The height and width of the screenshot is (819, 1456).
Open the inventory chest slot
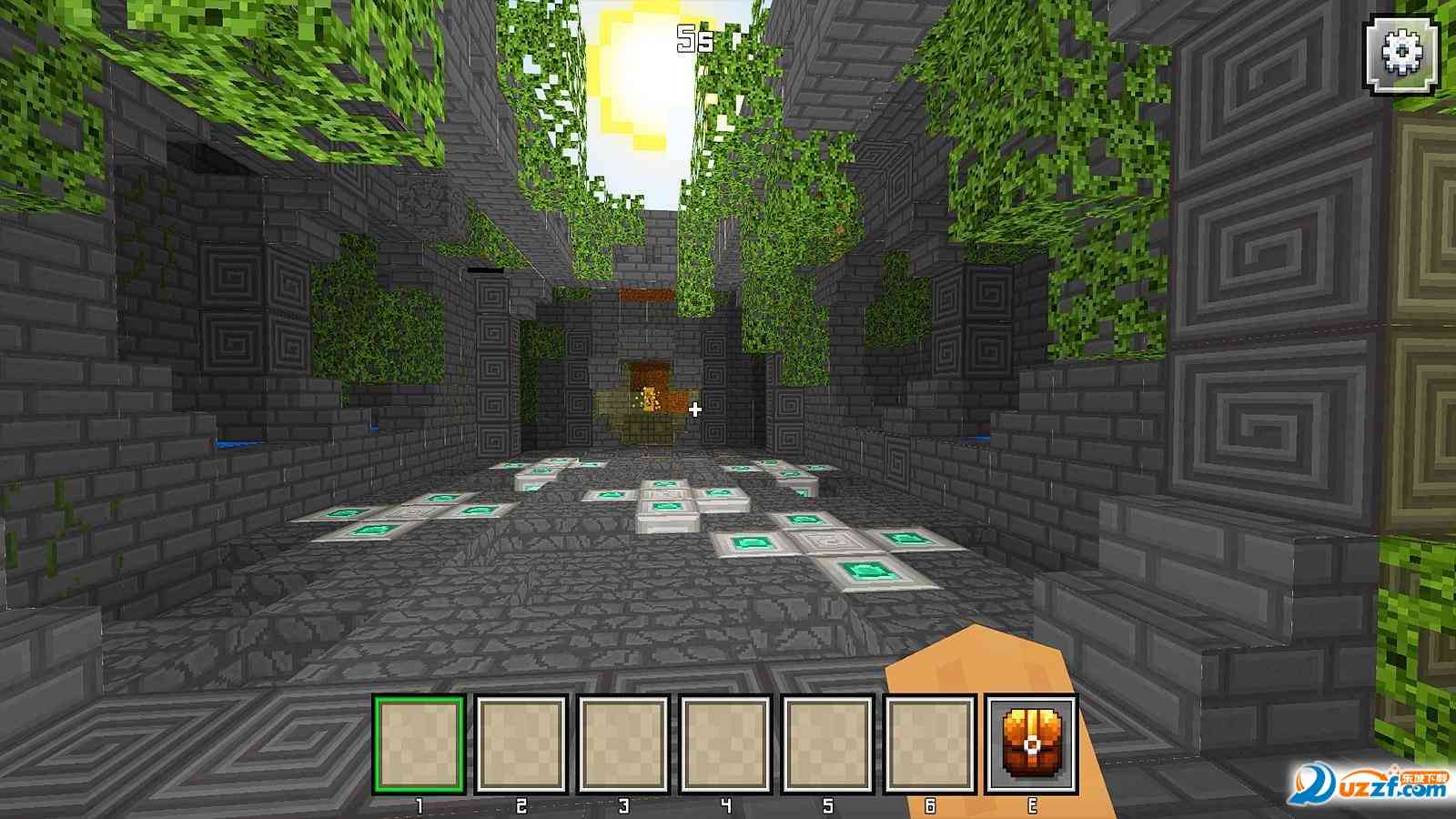[1032, 744]
